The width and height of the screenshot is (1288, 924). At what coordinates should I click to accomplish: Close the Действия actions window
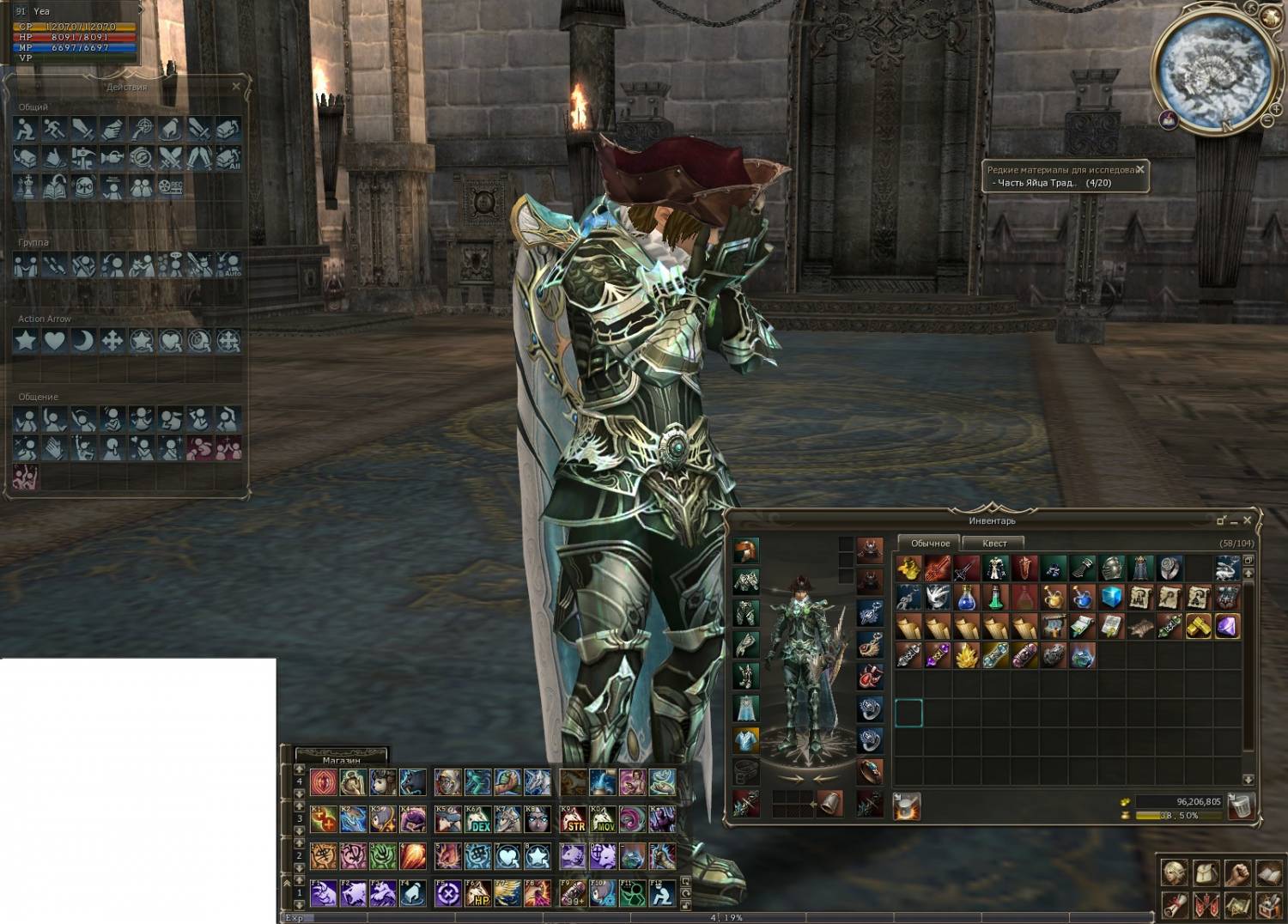point(236,87)
